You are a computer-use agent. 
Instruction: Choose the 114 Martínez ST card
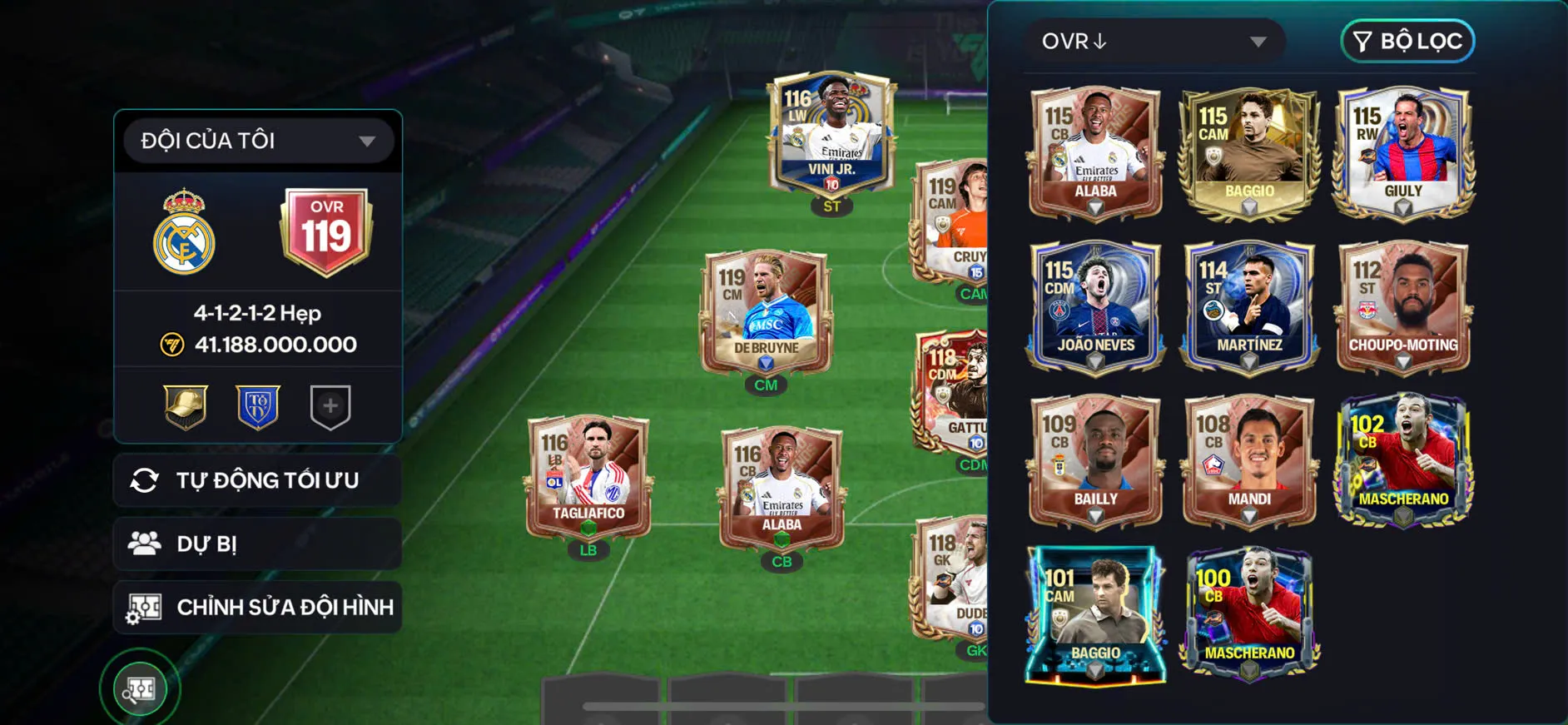[1249, 306]
